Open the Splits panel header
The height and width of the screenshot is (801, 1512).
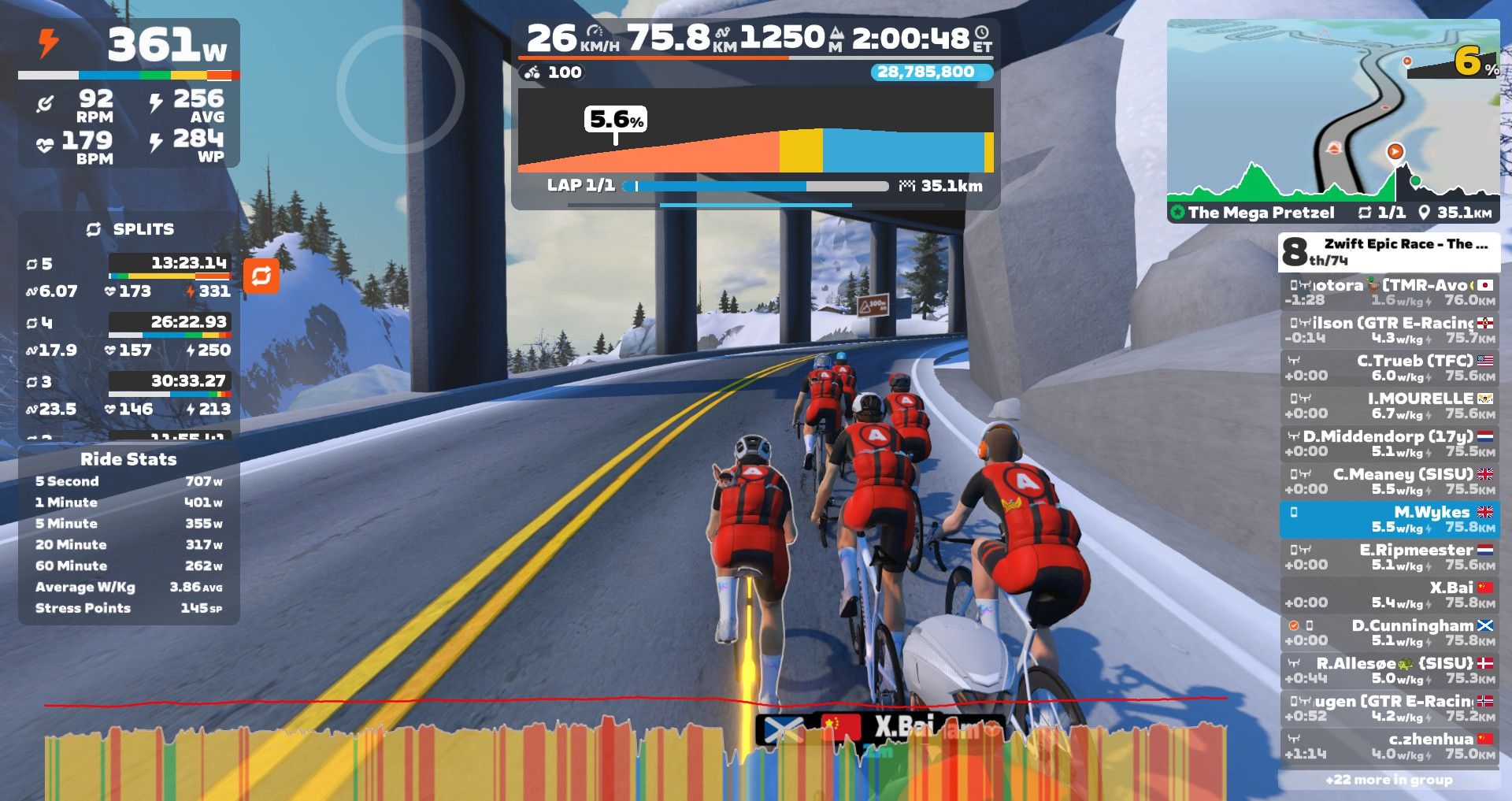pyautogui.click(x=130, y=229)
